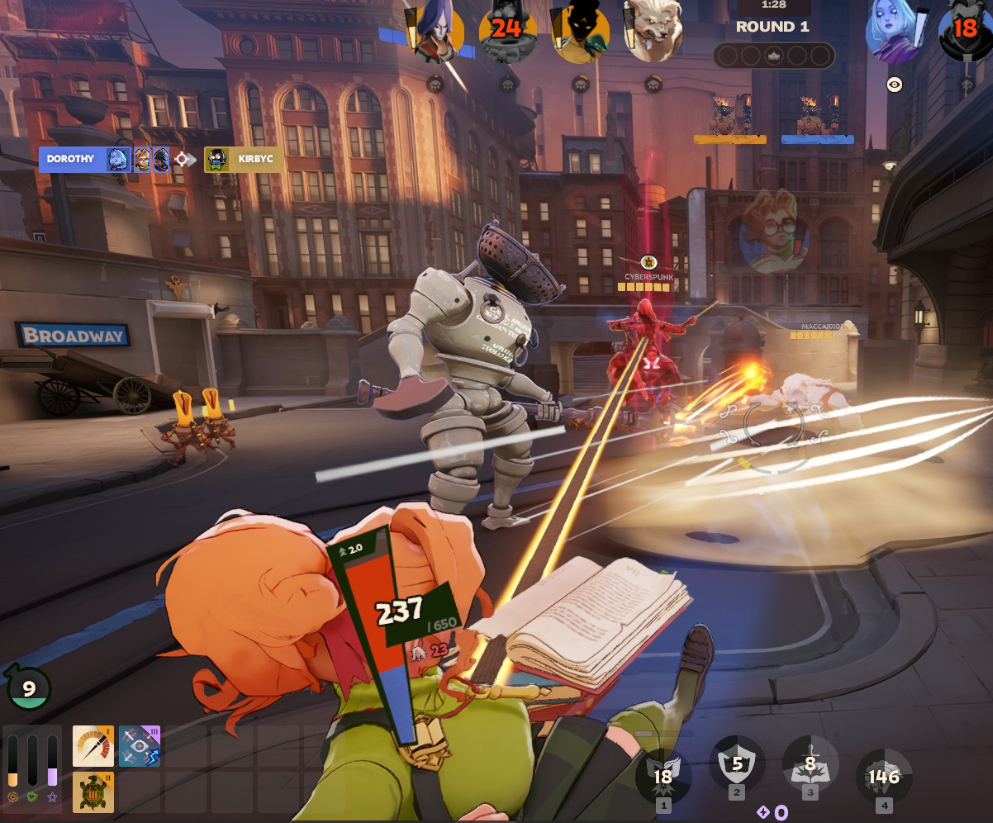Click the purple-haired hero portrait

click(437, 30)
